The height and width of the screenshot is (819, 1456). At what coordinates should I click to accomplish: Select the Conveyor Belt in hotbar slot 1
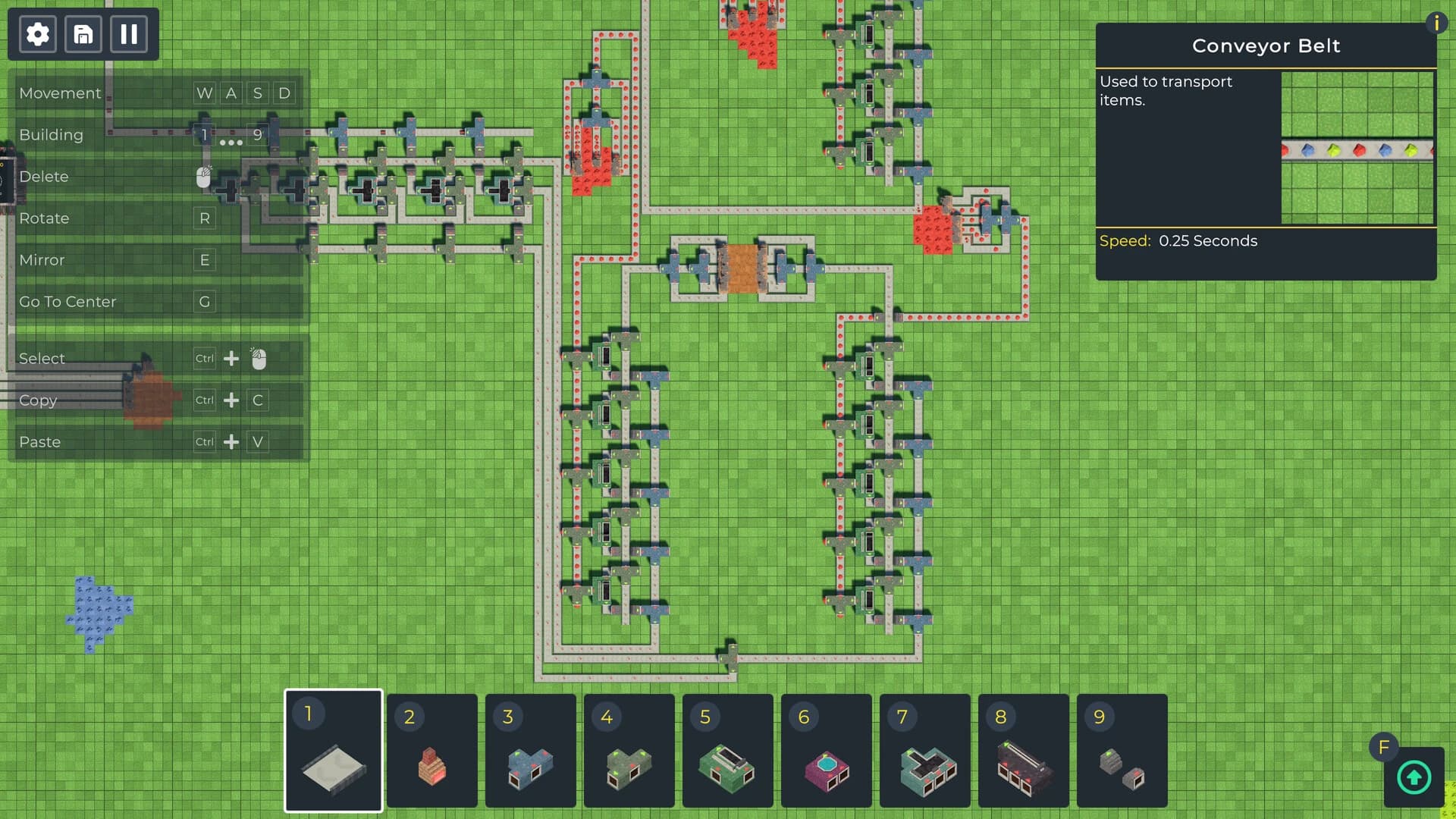click(x=334, y=751)
